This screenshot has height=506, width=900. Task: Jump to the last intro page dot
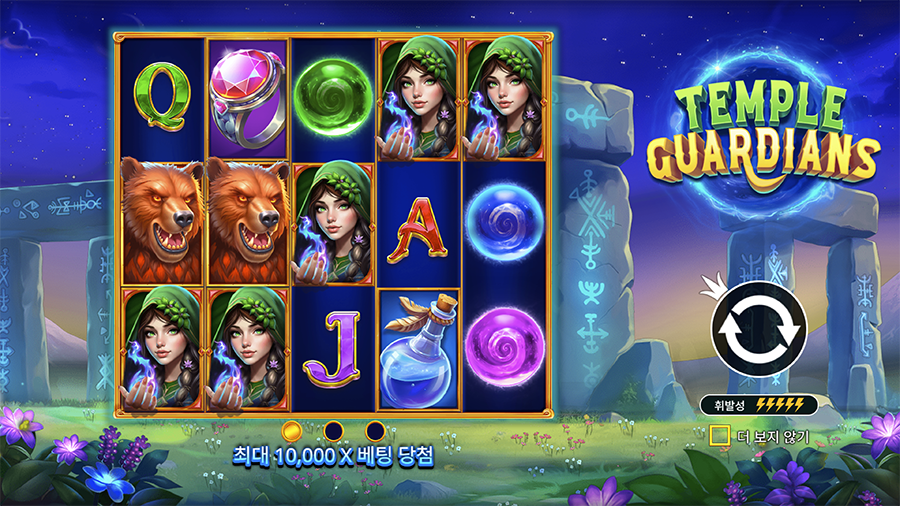375,430
